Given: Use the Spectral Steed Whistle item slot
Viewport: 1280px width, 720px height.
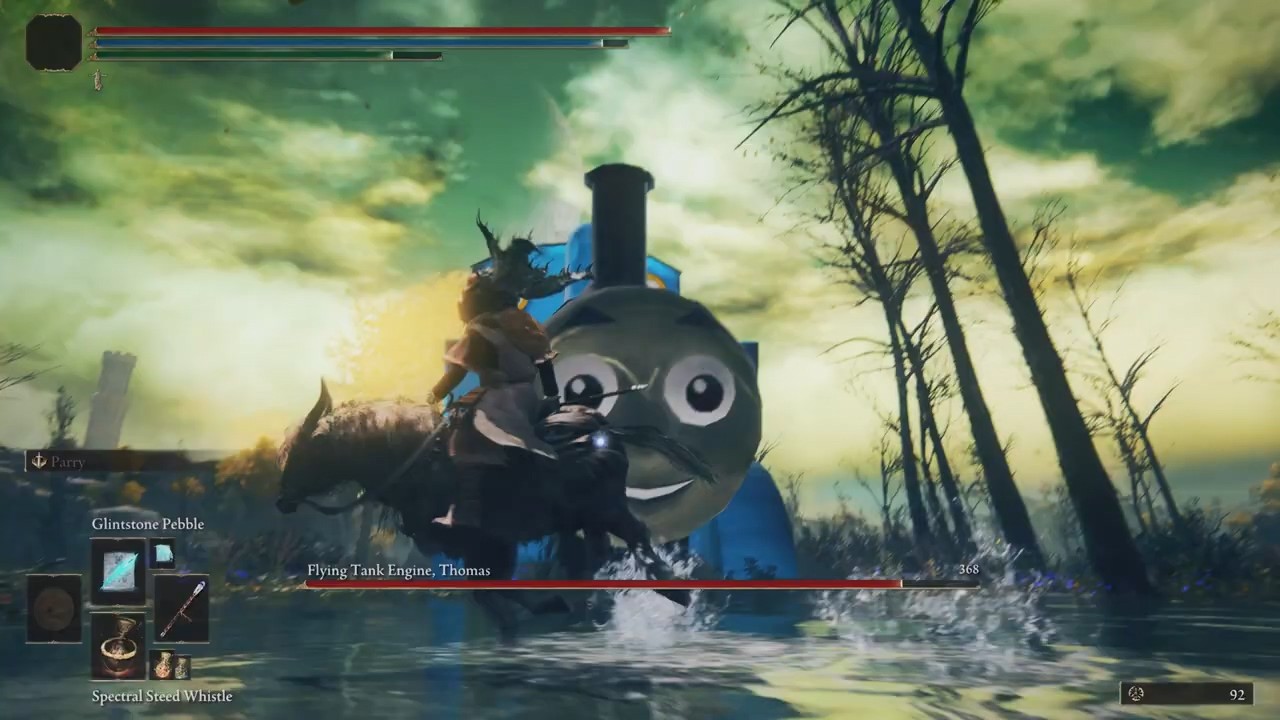Looking at the screenshot, I should tap(118, 646).
